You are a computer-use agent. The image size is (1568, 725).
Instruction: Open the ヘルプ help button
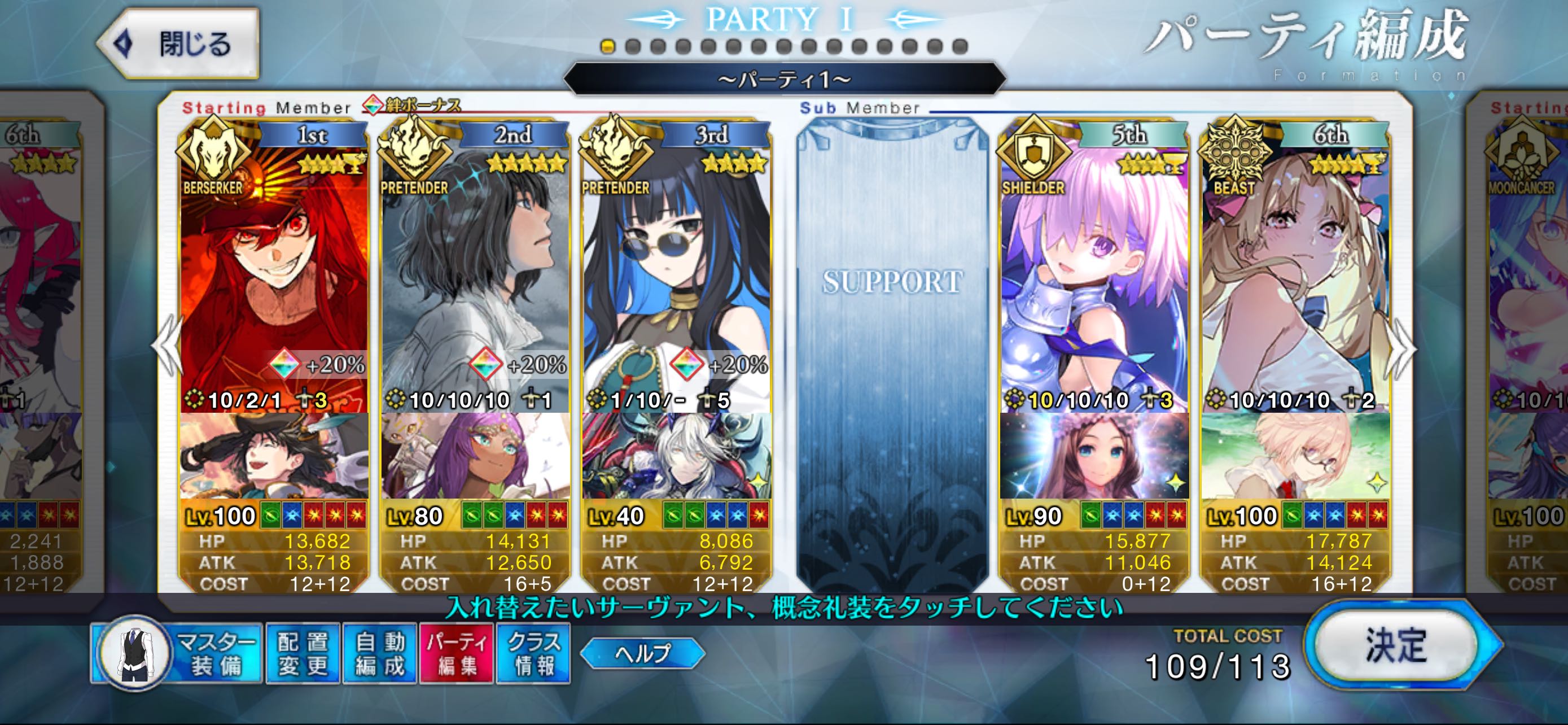(642, 653)
